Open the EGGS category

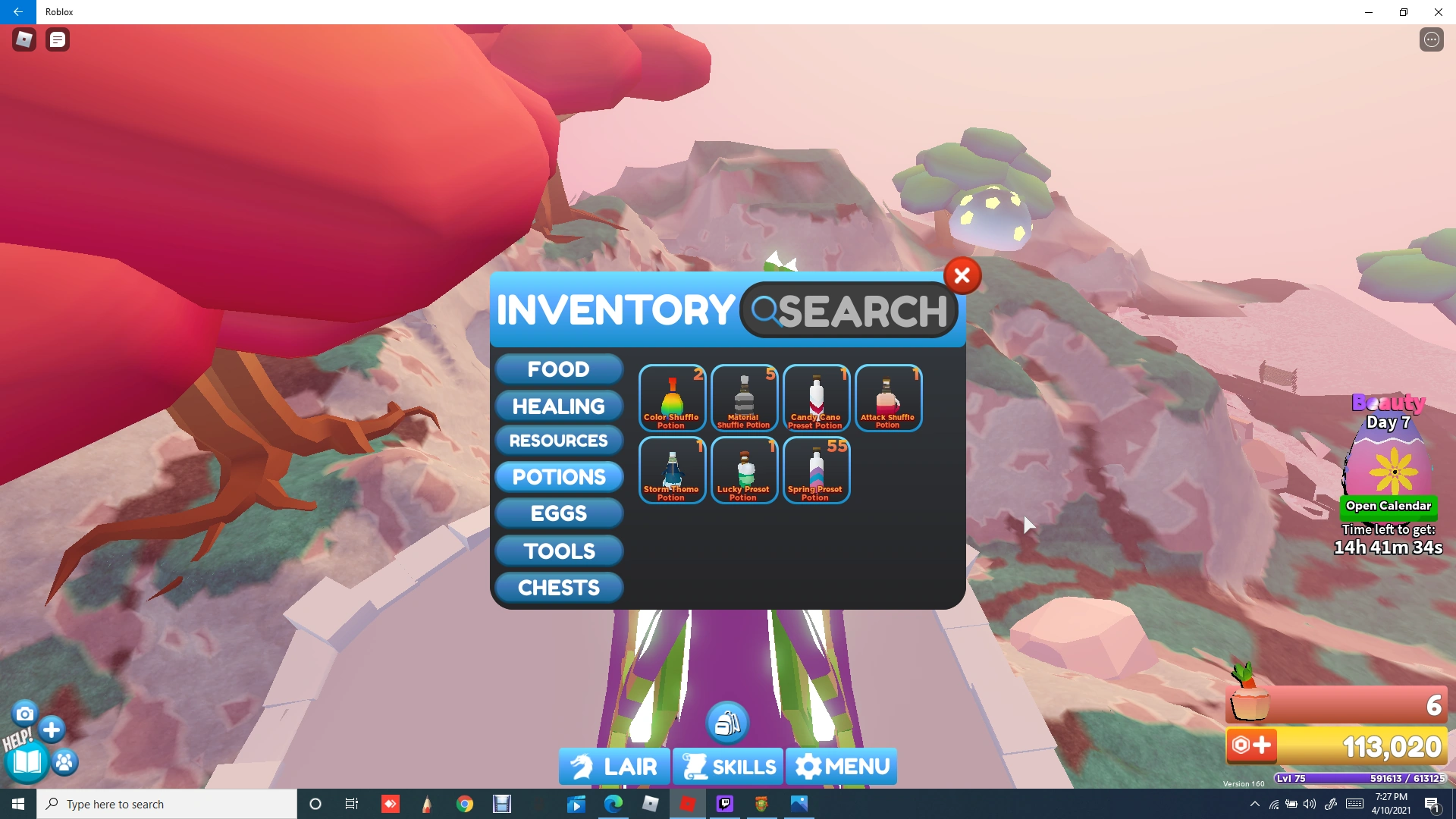[558, 513]
